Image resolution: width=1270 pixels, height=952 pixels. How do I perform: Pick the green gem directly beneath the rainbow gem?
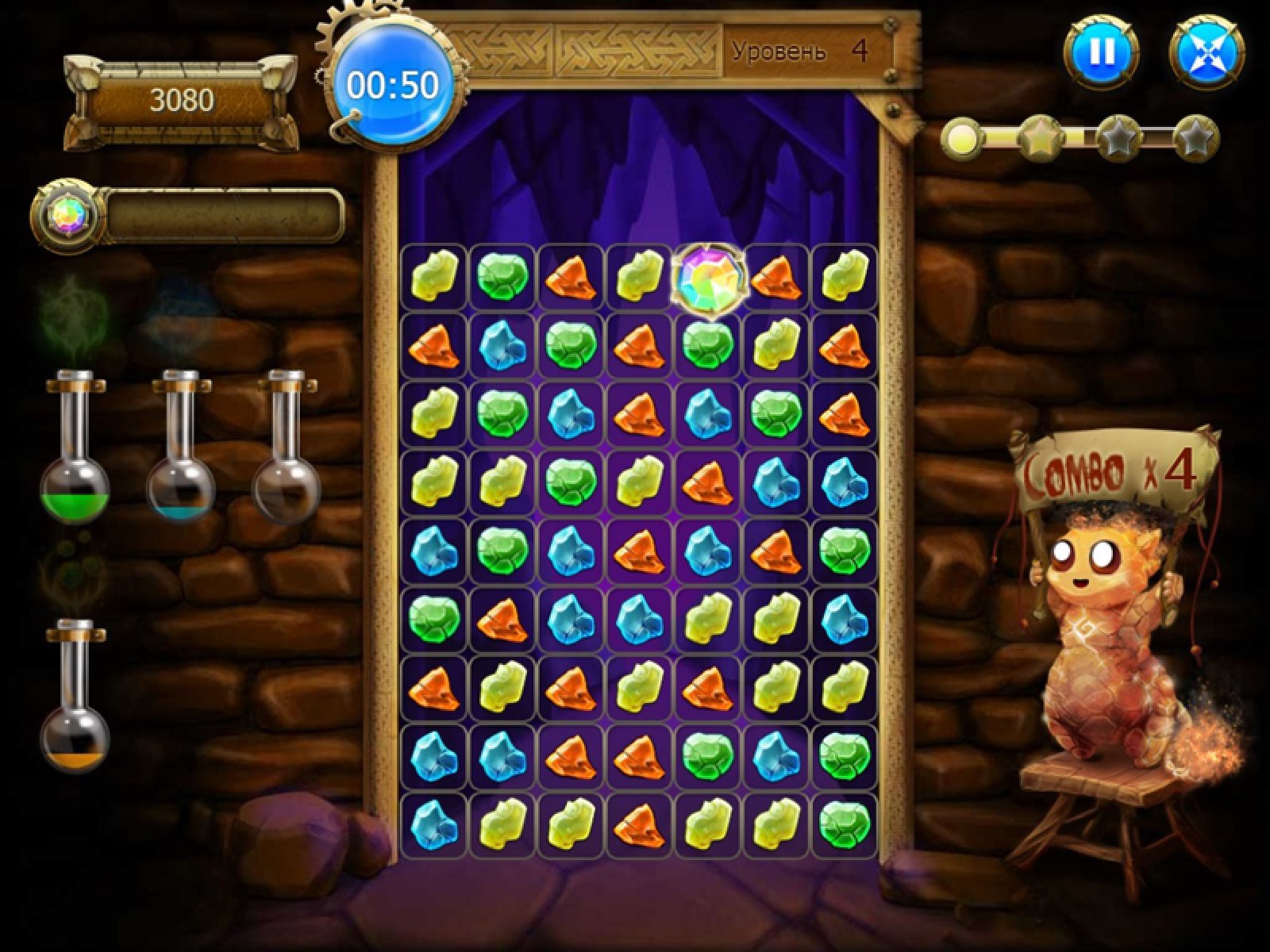coord(708,346)
